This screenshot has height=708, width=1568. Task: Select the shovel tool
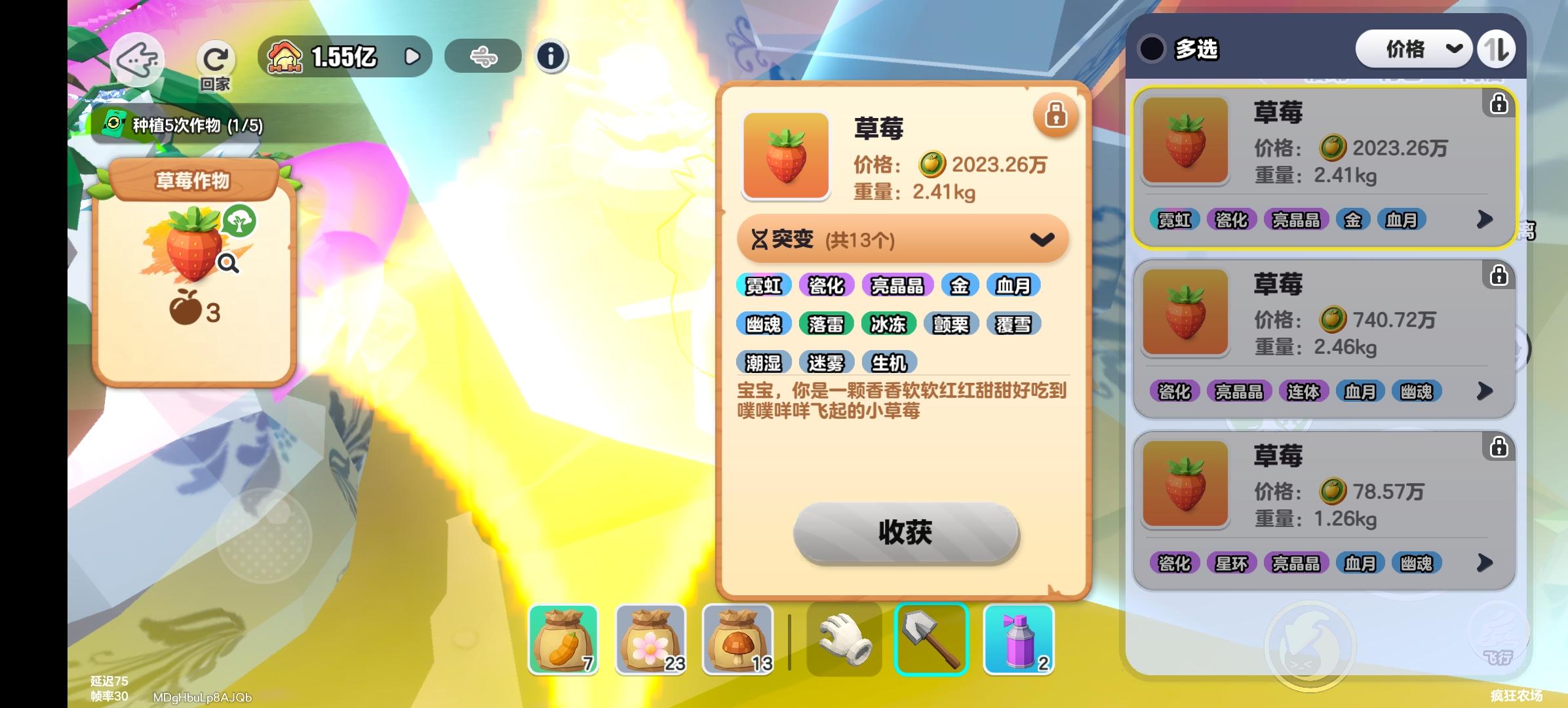click(931, 639)
